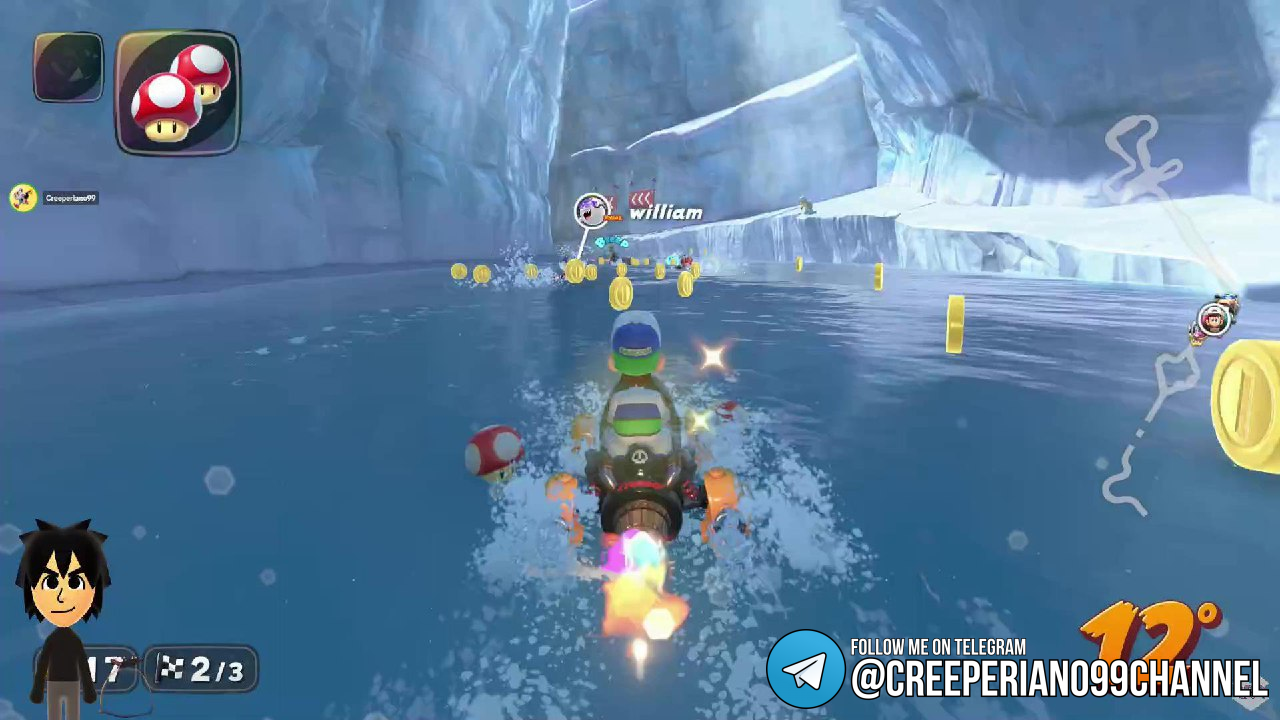Click the small secondary item slot
Image resolution: width=1280 pixels, height=720 pixels.
[x=68, y=67]
